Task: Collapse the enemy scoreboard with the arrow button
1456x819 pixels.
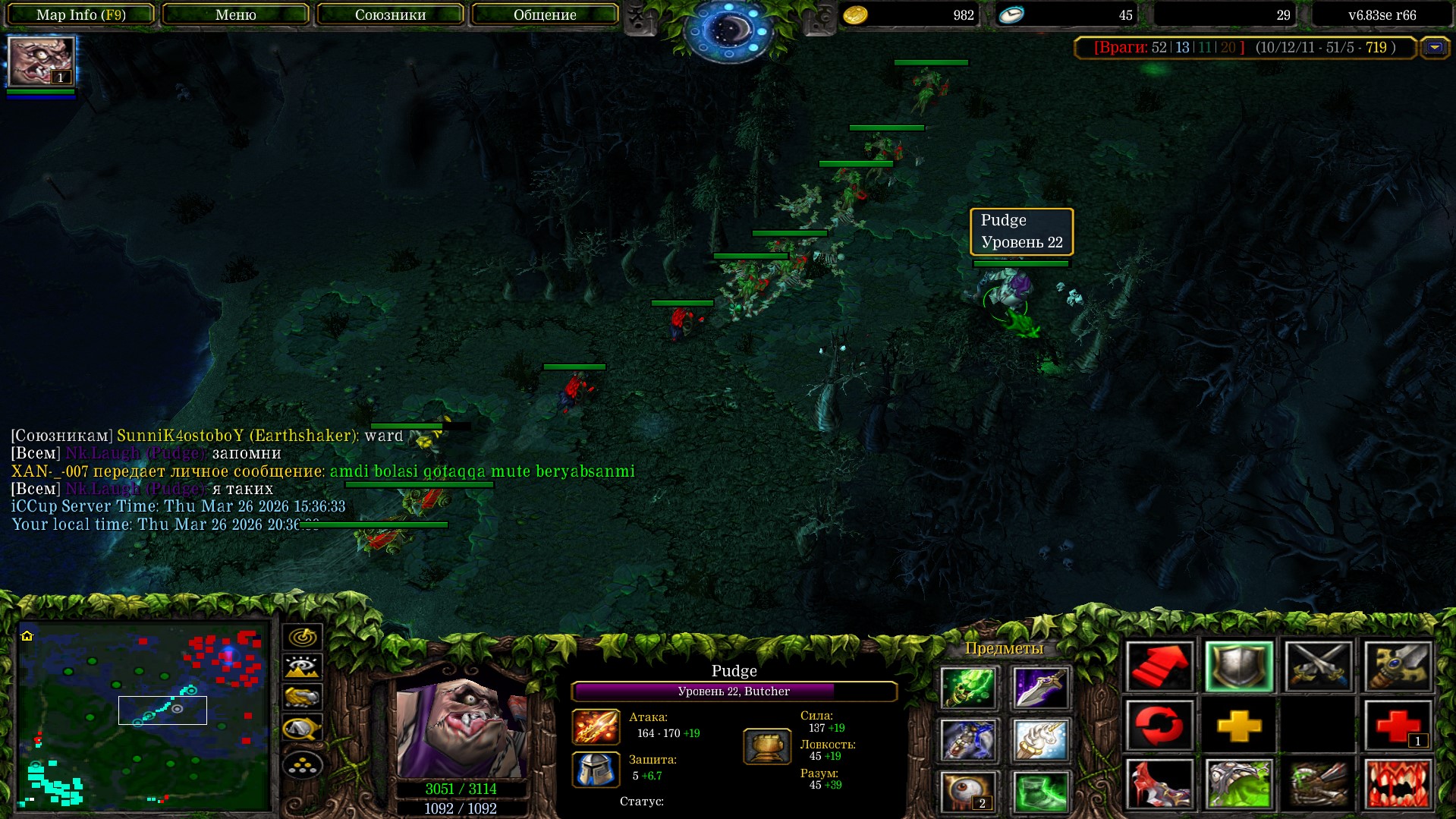Action: 1434,48
